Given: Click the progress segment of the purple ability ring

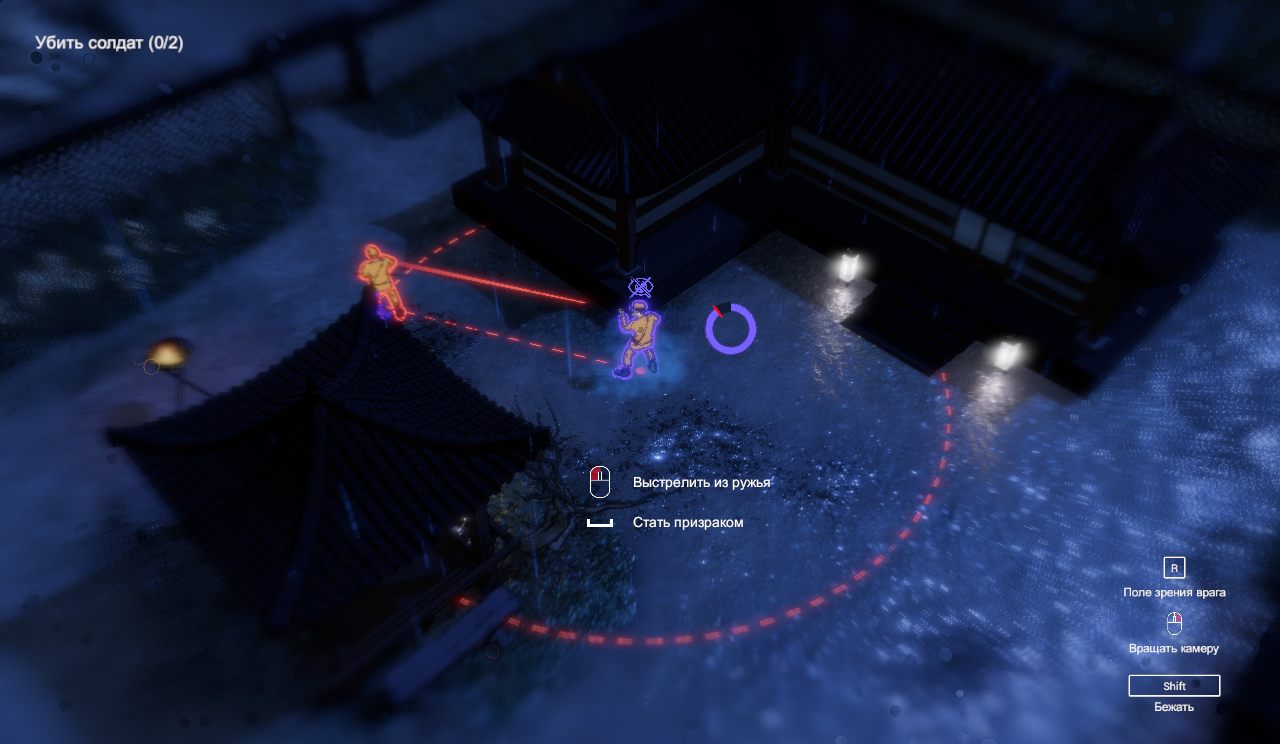Looking at the screenshot, I should [719, 310].
